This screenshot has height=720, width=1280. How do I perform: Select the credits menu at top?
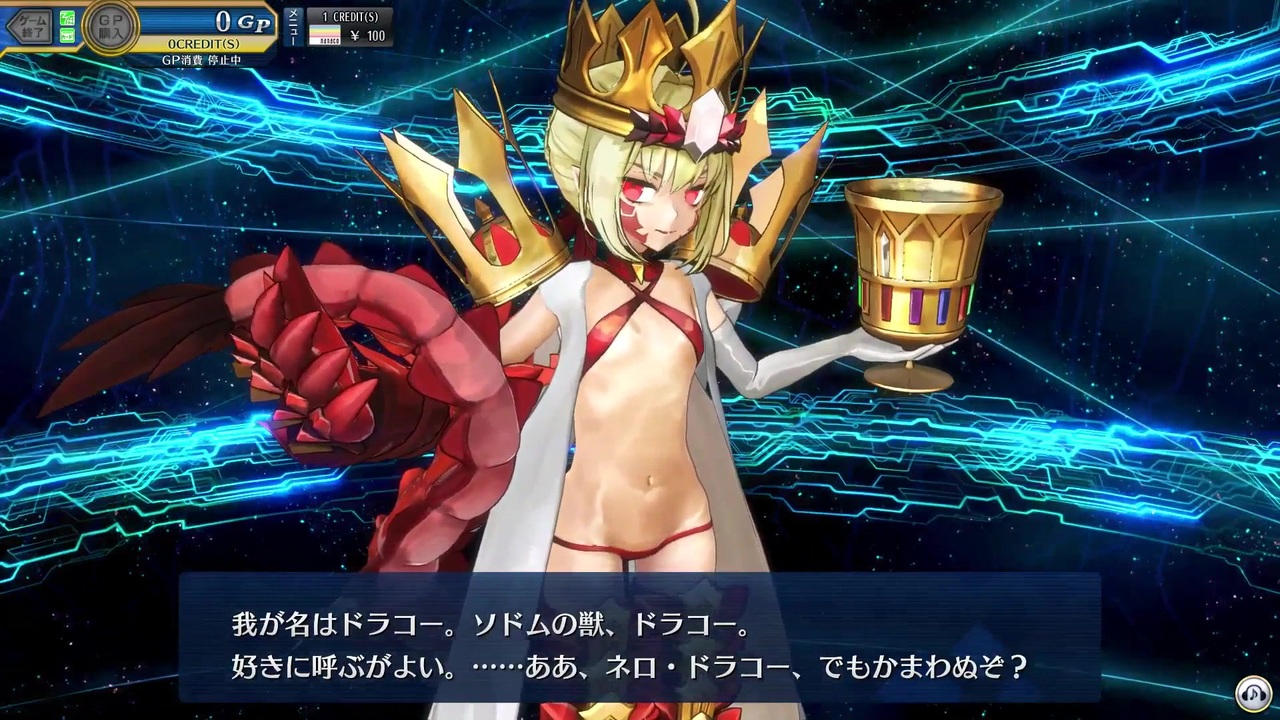(352, 13)
